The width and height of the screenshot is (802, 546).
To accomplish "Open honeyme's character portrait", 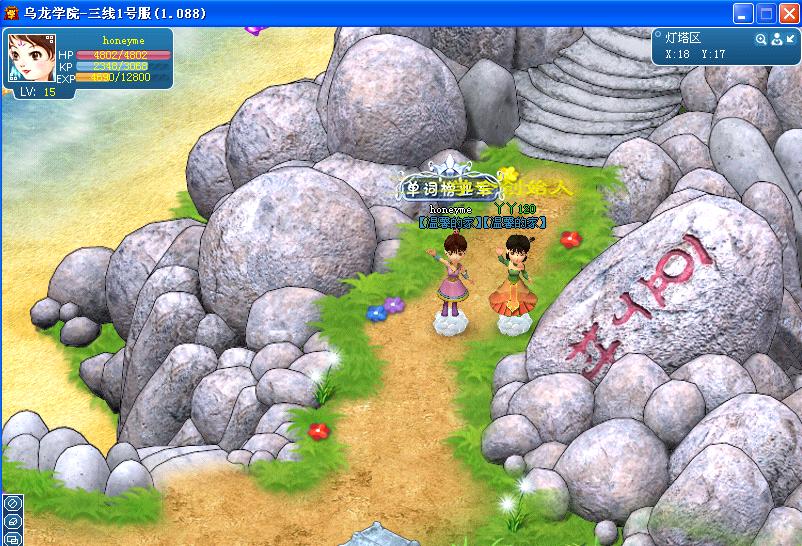I will click(x=31, y=58).
